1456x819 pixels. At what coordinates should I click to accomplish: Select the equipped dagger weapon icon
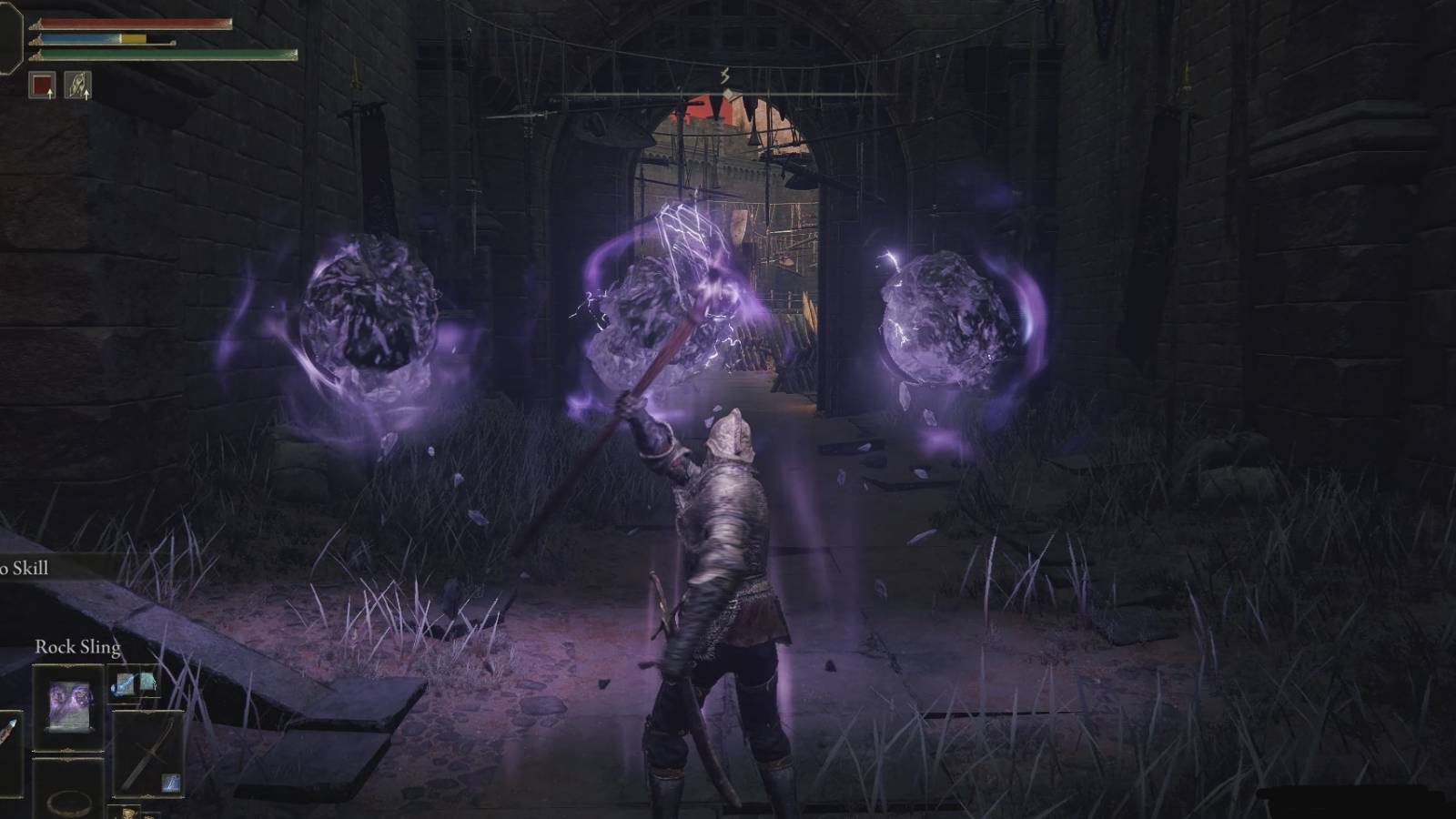(149, 752)
